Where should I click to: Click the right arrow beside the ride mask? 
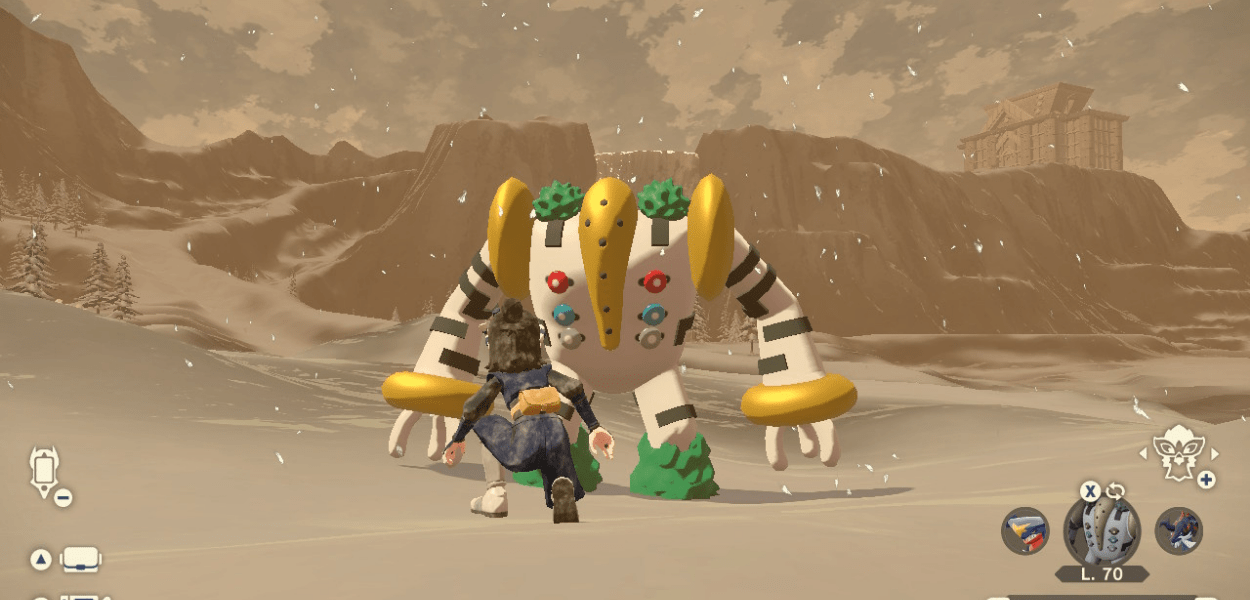coord(1213,453)
